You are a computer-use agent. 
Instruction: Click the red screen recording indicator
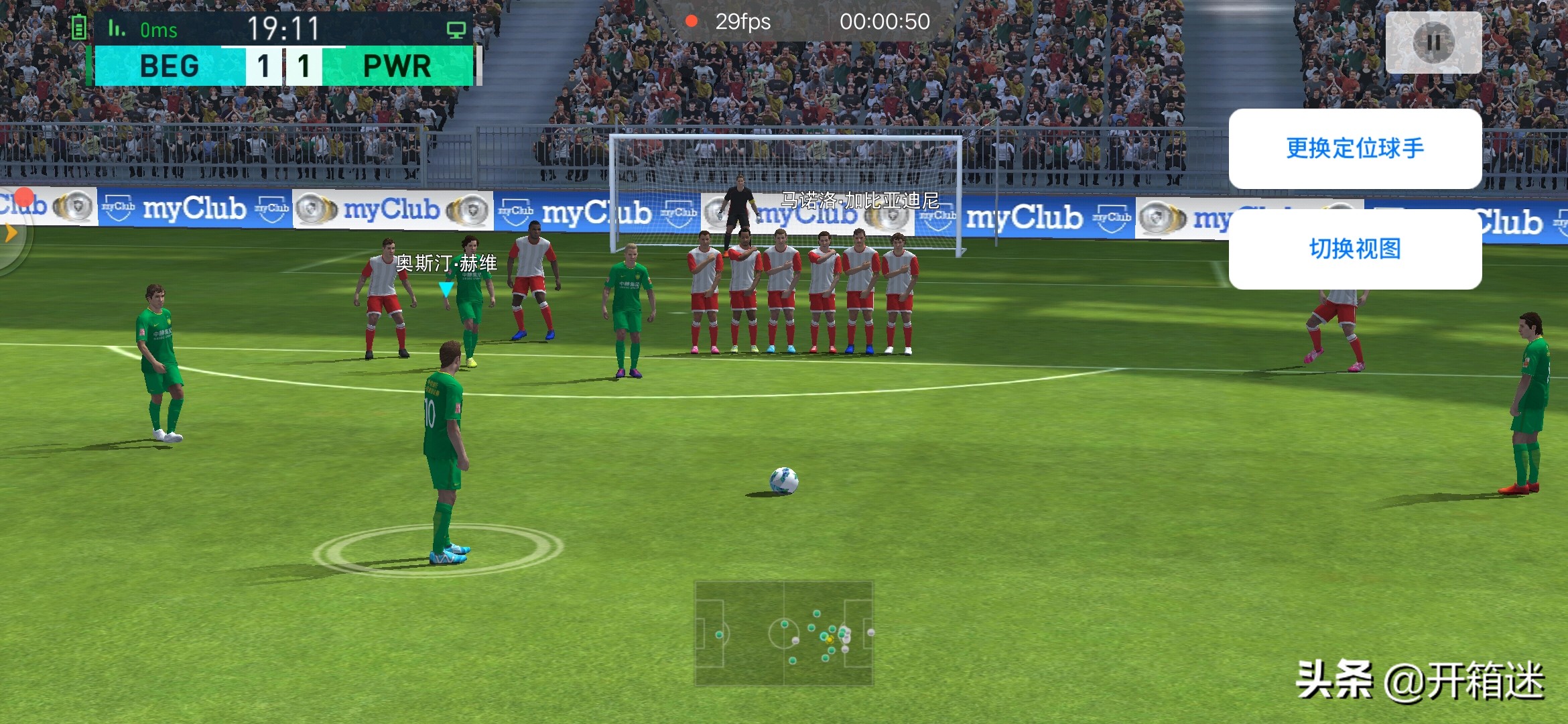point(691,21)
